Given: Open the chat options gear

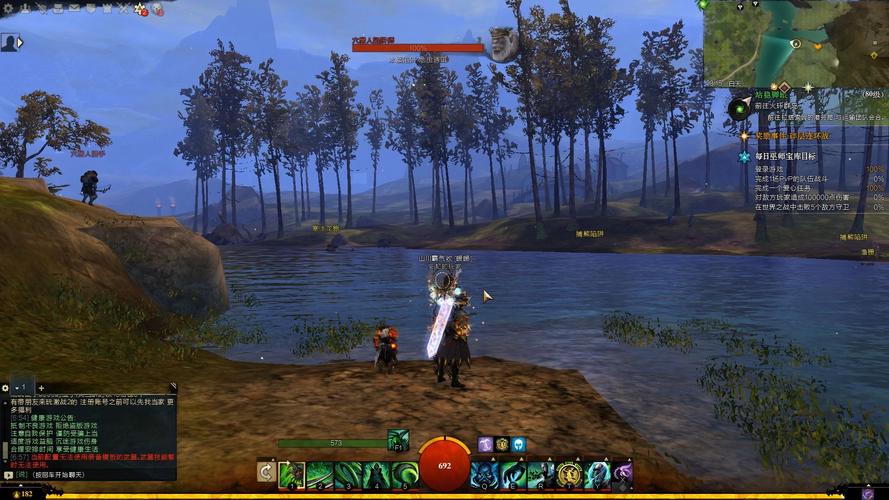Looking at the screenshot, I should [x=6, y=387].
